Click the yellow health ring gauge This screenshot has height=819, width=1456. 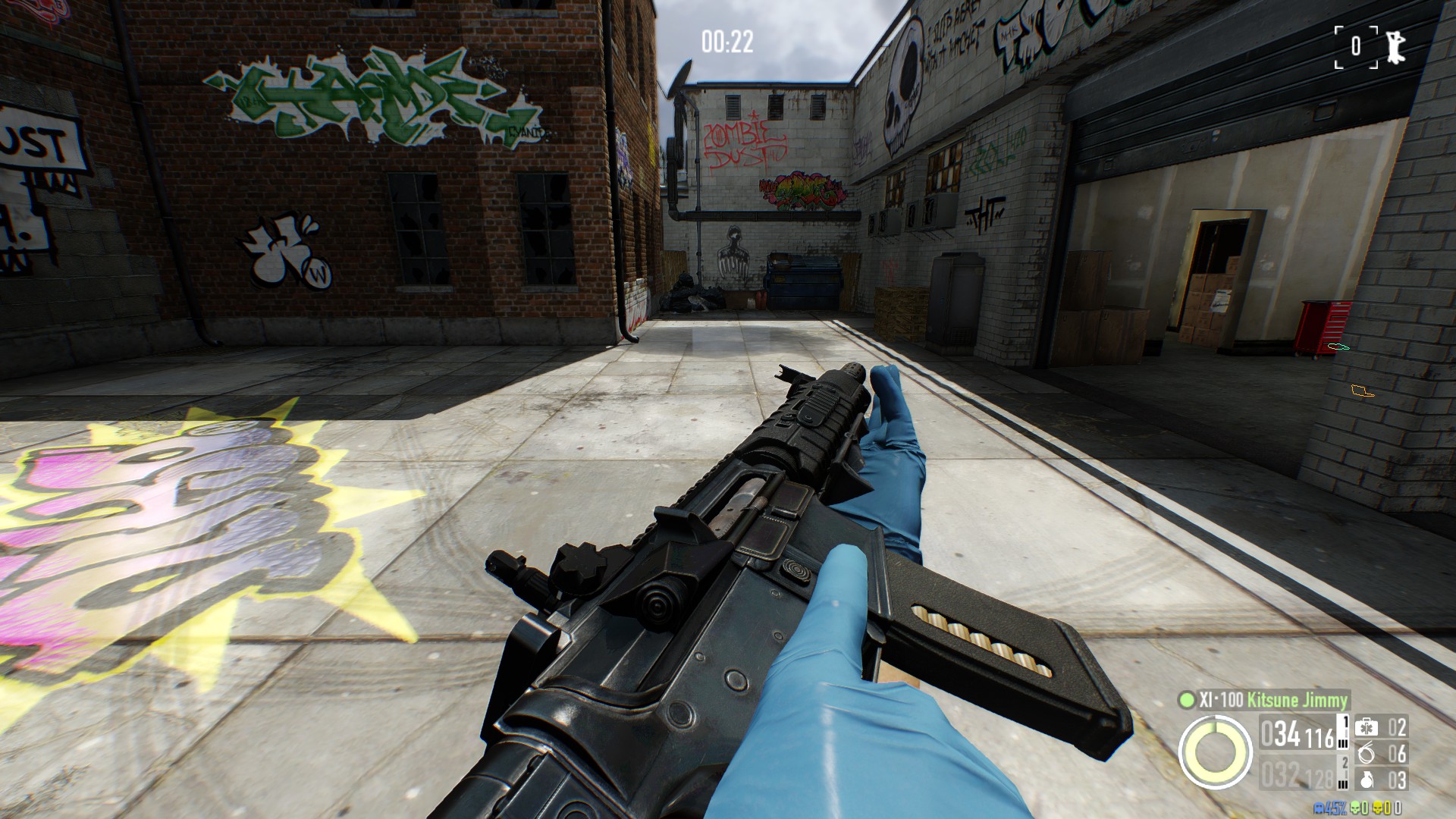pos(1217,752)
